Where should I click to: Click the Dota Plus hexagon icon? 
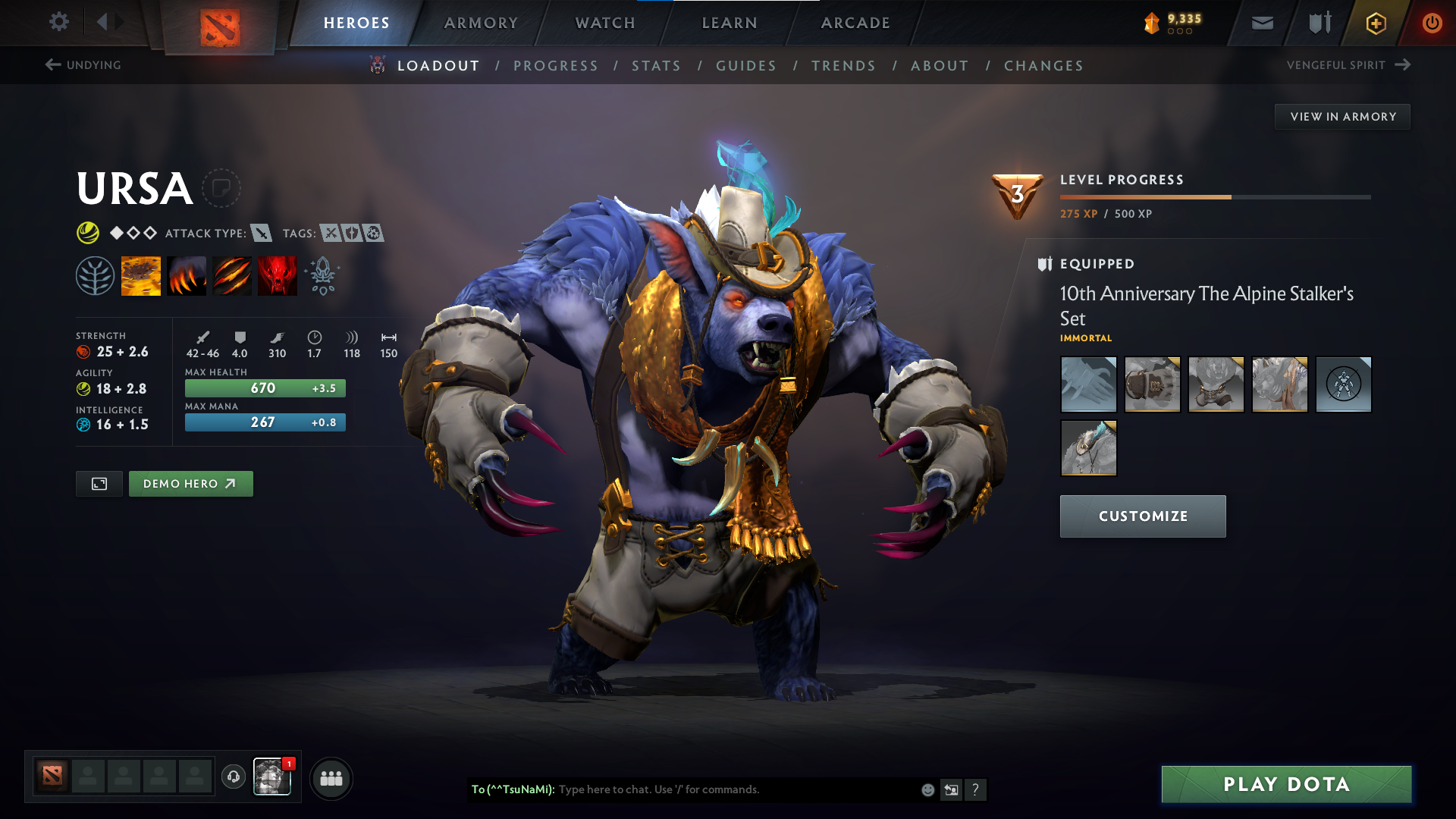(1375, 23)
